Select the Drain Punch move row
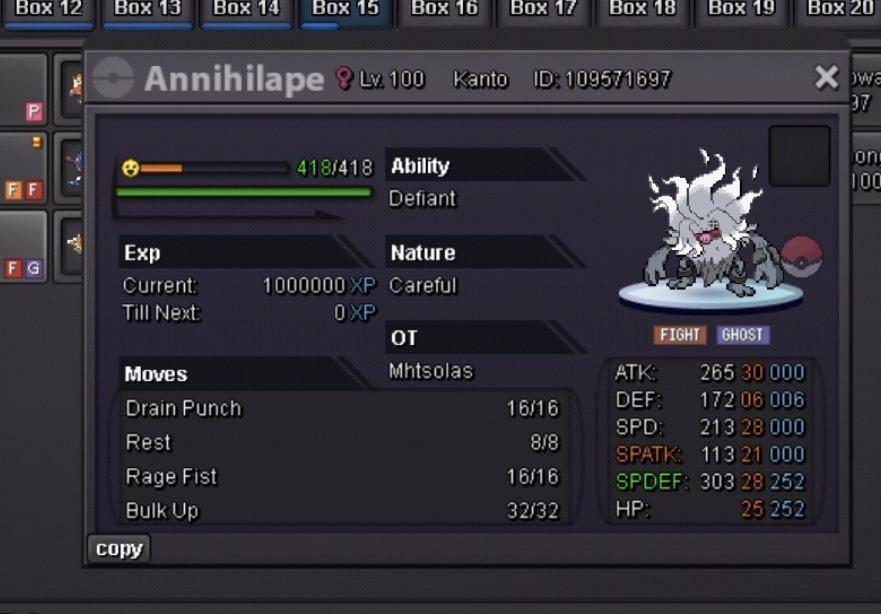The width and height of the screenshot is (881, 614). pyautogui.click(x=342, y=408)
